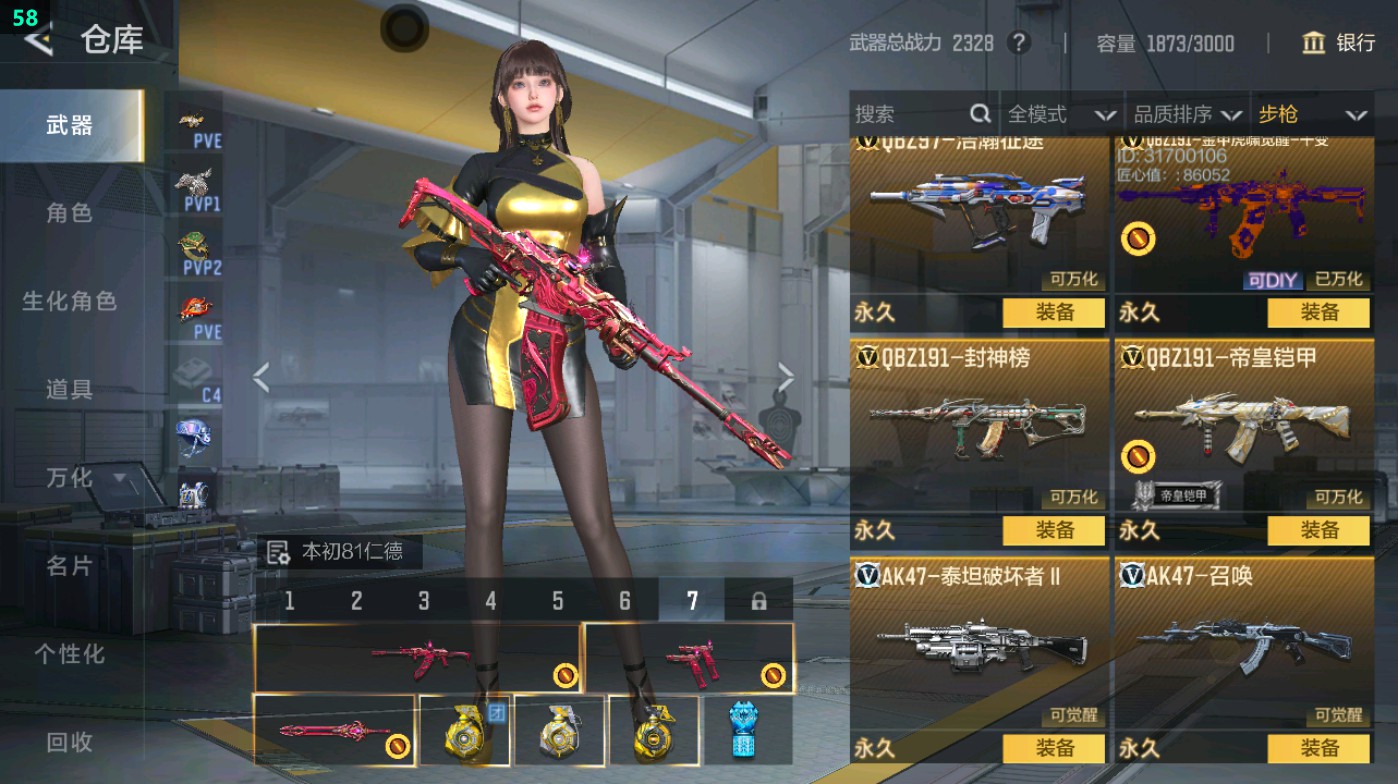Equip the AK47-召唤 rifle
Viewport: 1398px width, 784px height.
click(1318, 748)
